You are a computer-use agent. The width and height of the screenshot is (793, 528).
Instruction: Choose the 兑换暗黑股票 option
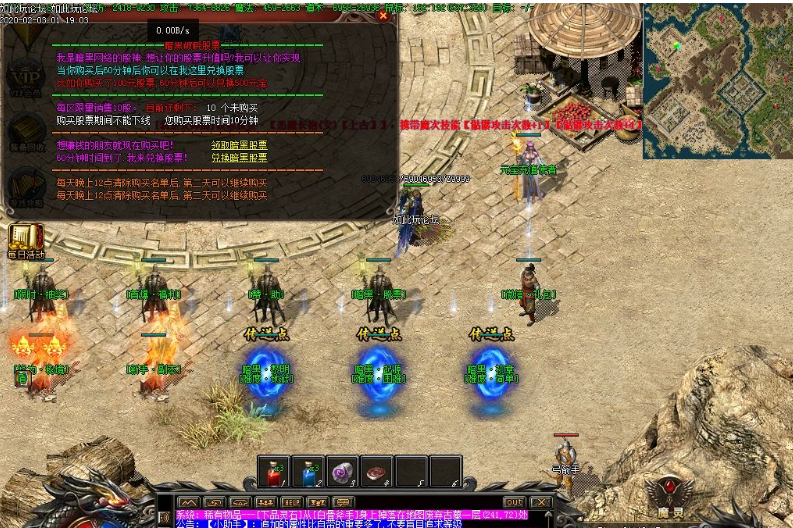pyautogui.click(x=239, y=158)
